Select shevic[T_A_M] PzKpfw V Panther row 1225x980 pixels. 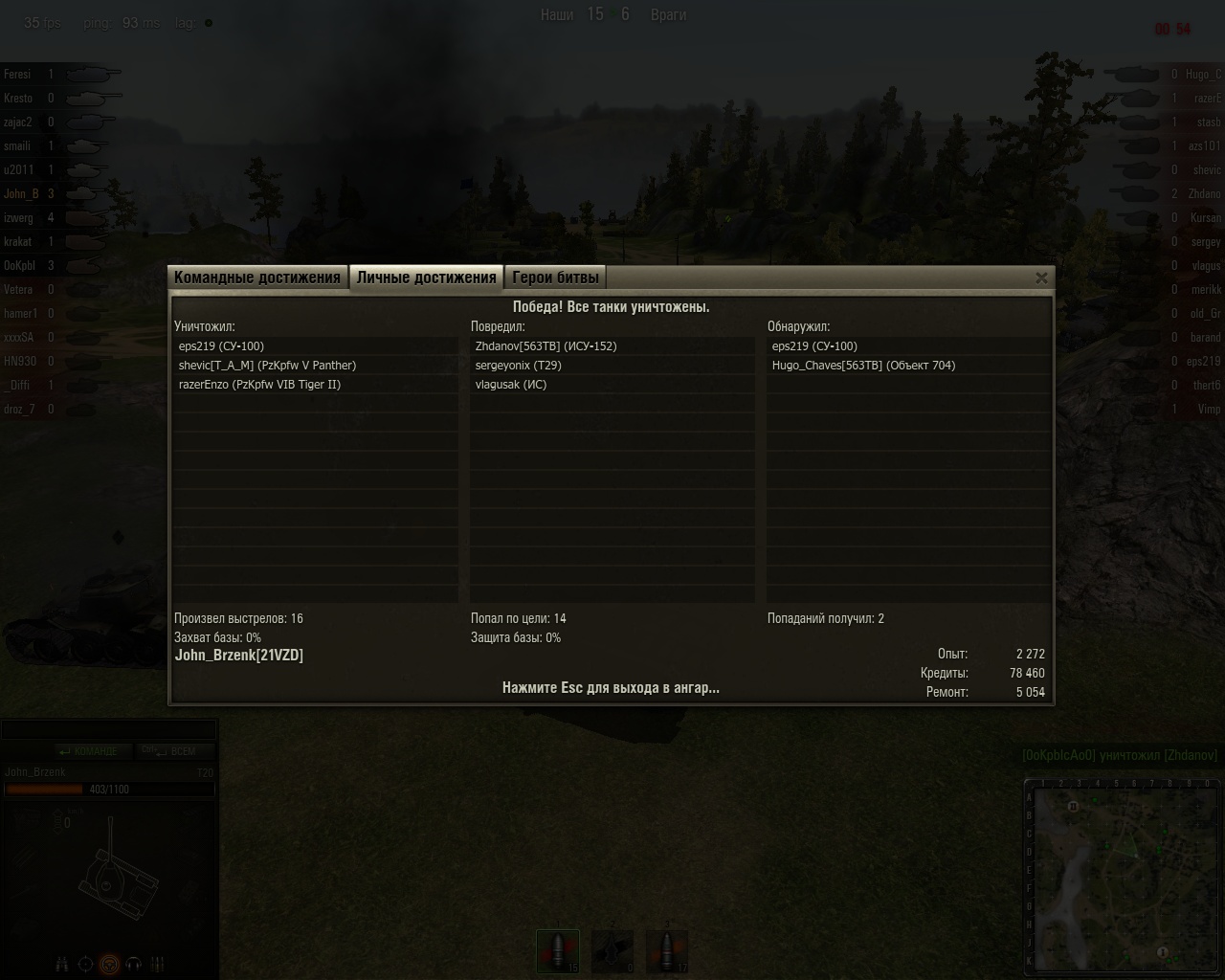(267, 366)
